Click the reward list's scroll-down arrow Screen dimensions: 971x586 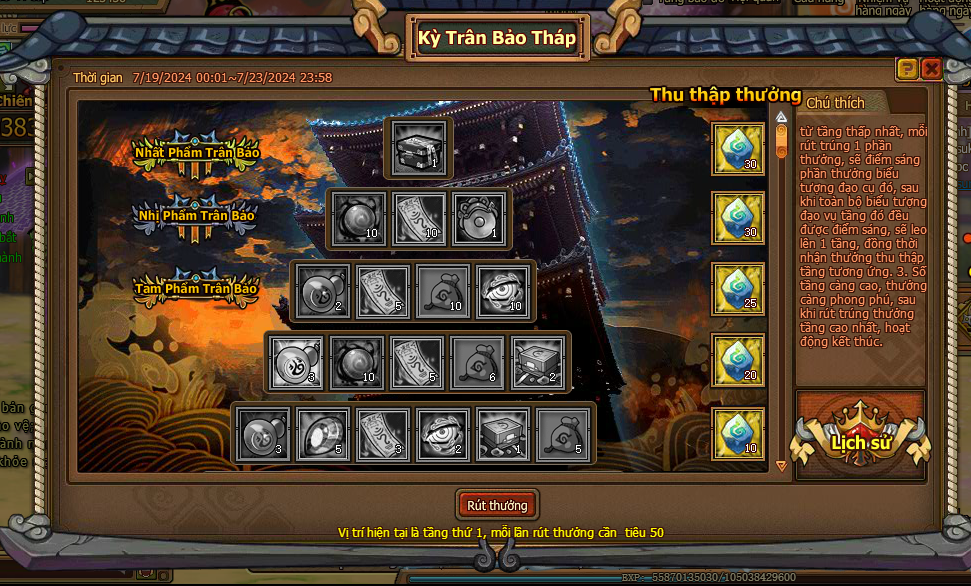[x=782, y=466]
